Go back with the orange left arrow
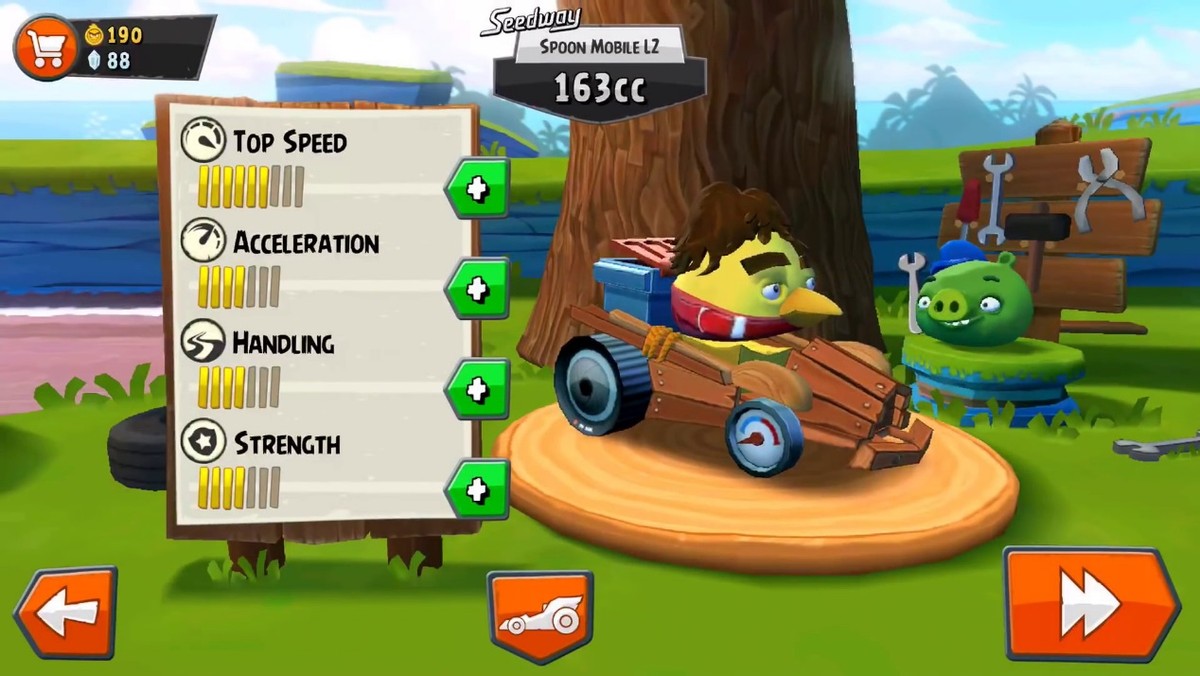Image resolution: width=1200 pixels, height=676 pixels. click(x=66, y=612)
